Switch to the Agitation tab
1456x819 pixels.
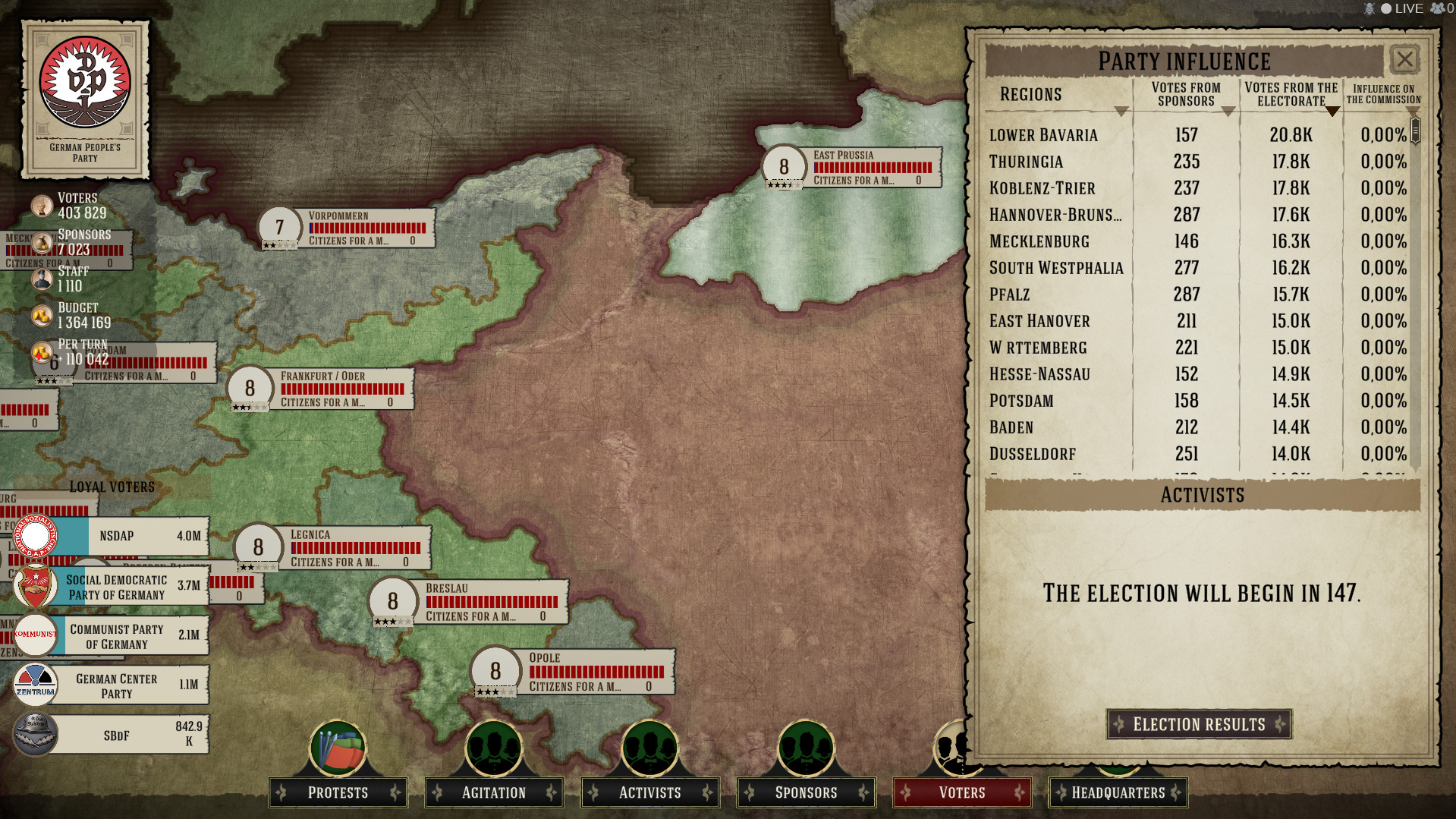coord(493,792)
